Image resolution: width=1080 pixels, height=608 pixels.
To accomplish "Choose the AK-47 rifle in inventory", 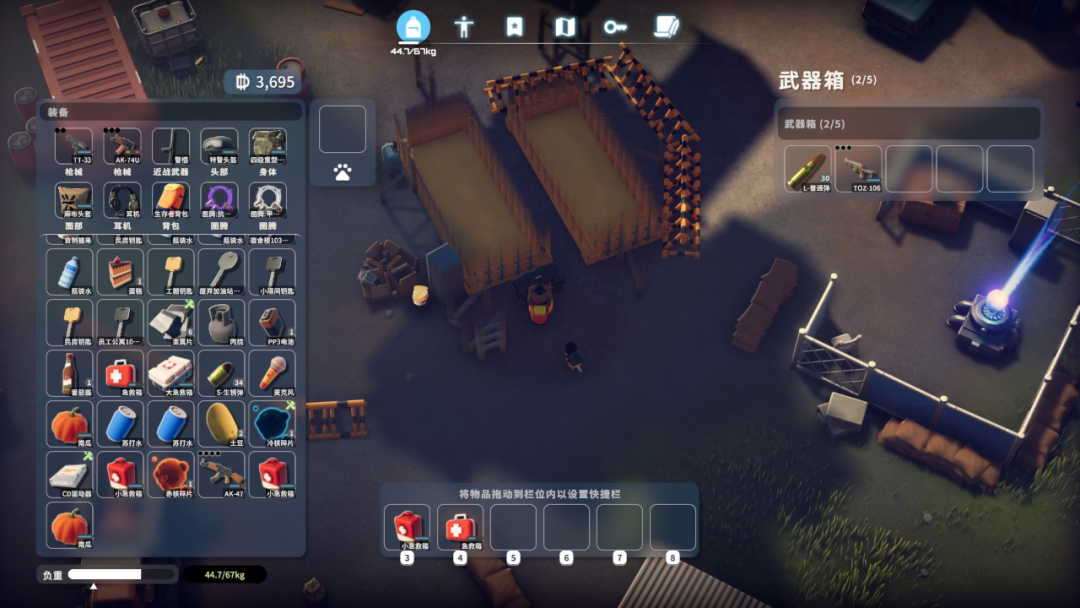I will 221,474.
